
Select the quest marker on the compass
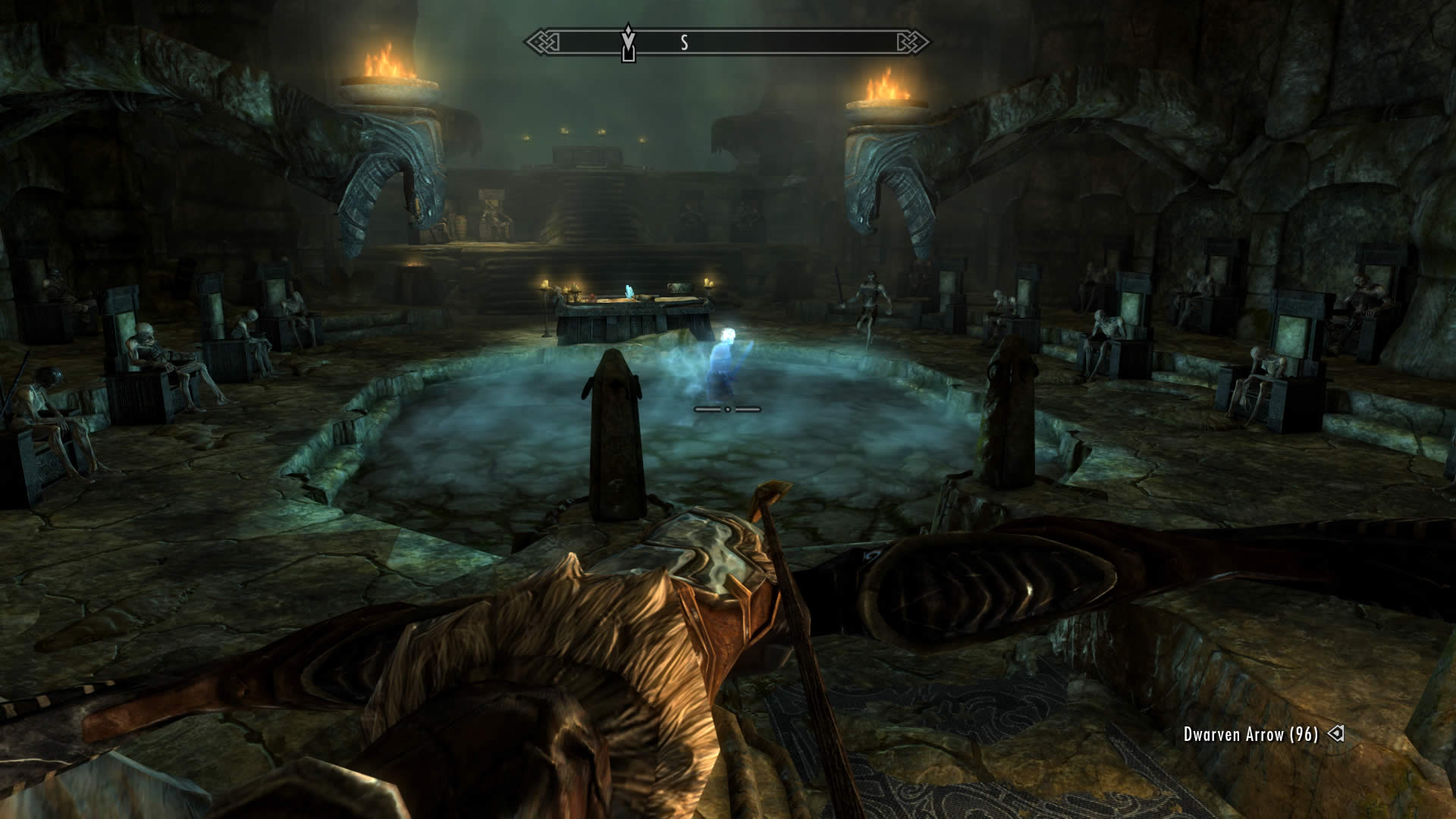[x=628, y=42]
